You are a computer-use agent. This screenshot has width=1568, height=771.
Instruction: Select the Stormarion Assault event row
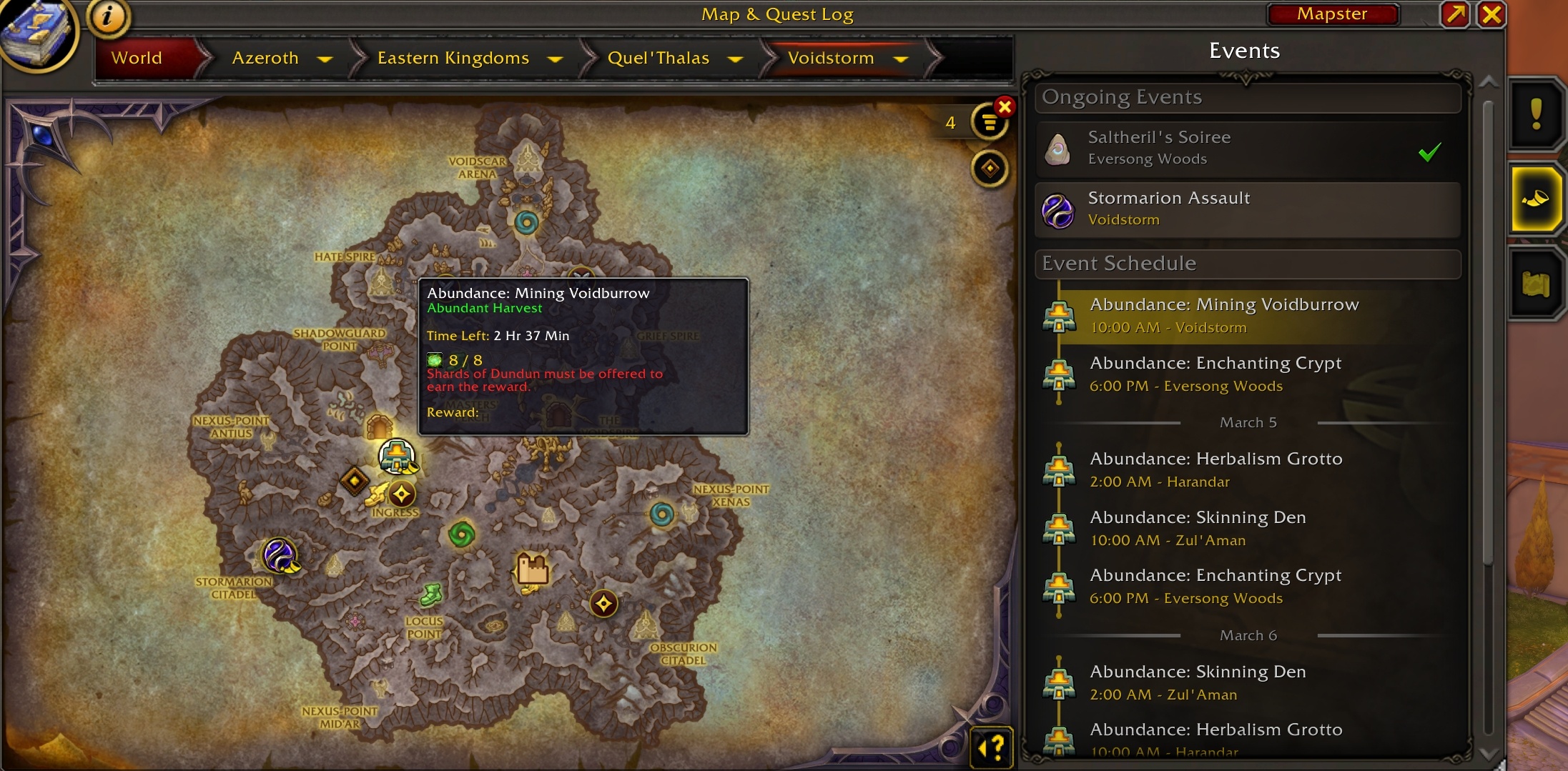click(1247, 209)
